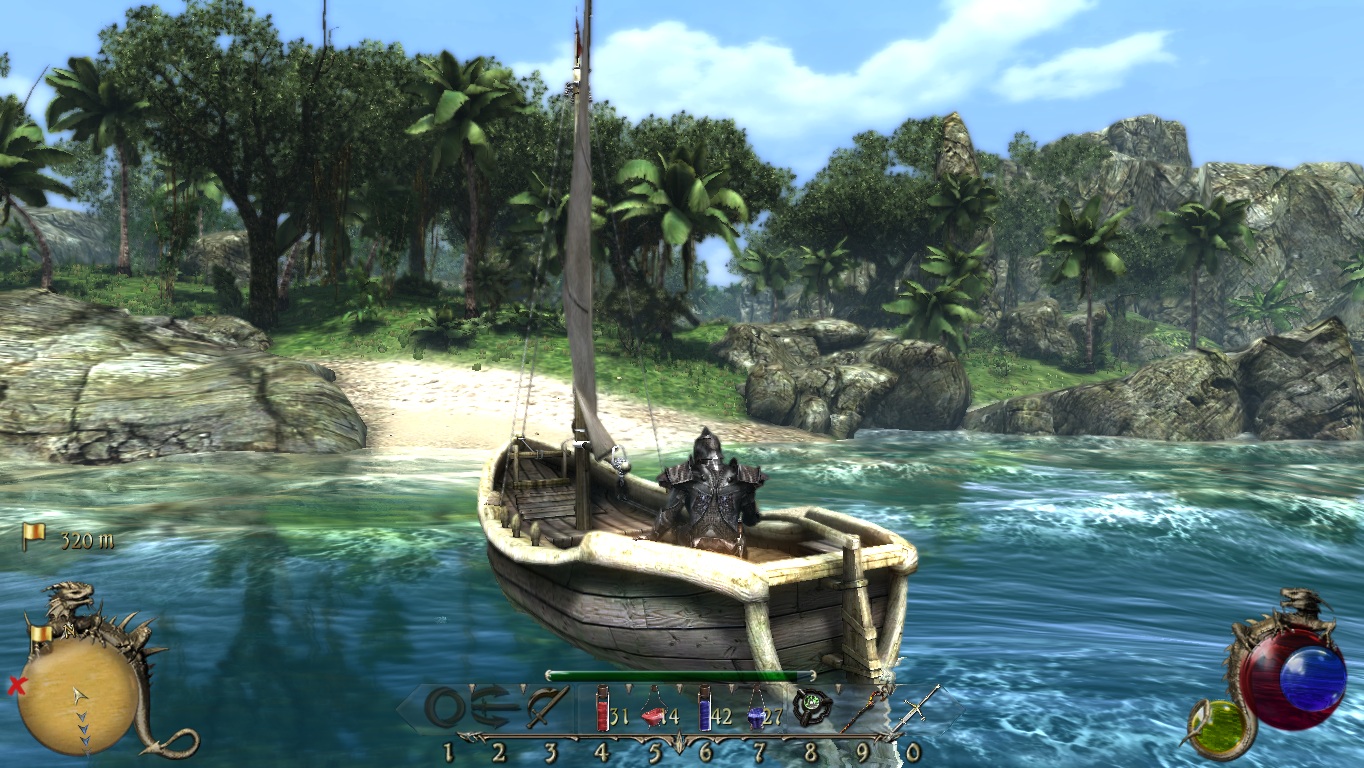Use the red hanging cauldron potion
This screenshot has height=768, width=1364.
pos(653,711)
